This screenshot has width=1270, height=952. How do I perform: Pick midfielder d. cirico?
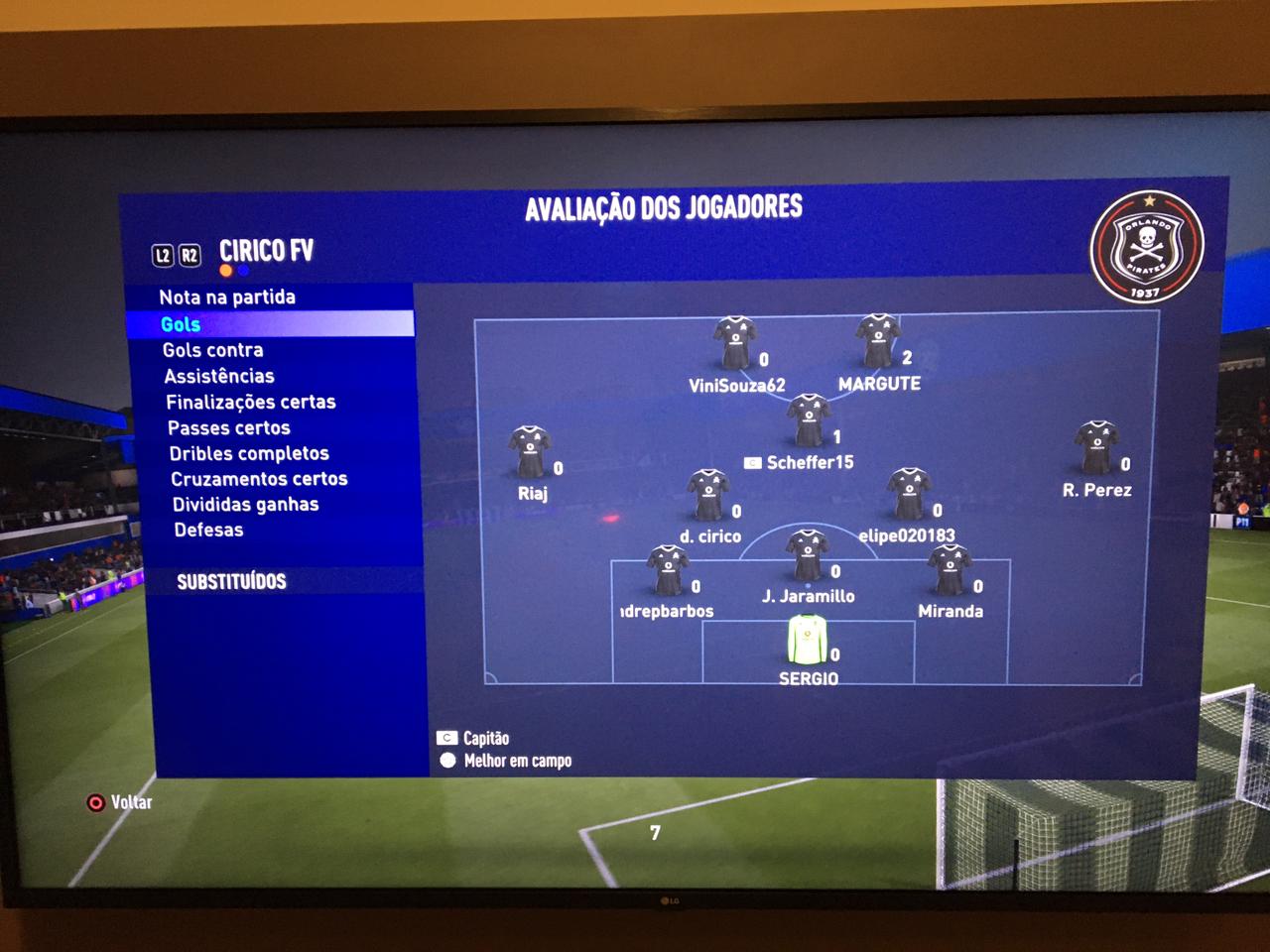pos(708,495)
